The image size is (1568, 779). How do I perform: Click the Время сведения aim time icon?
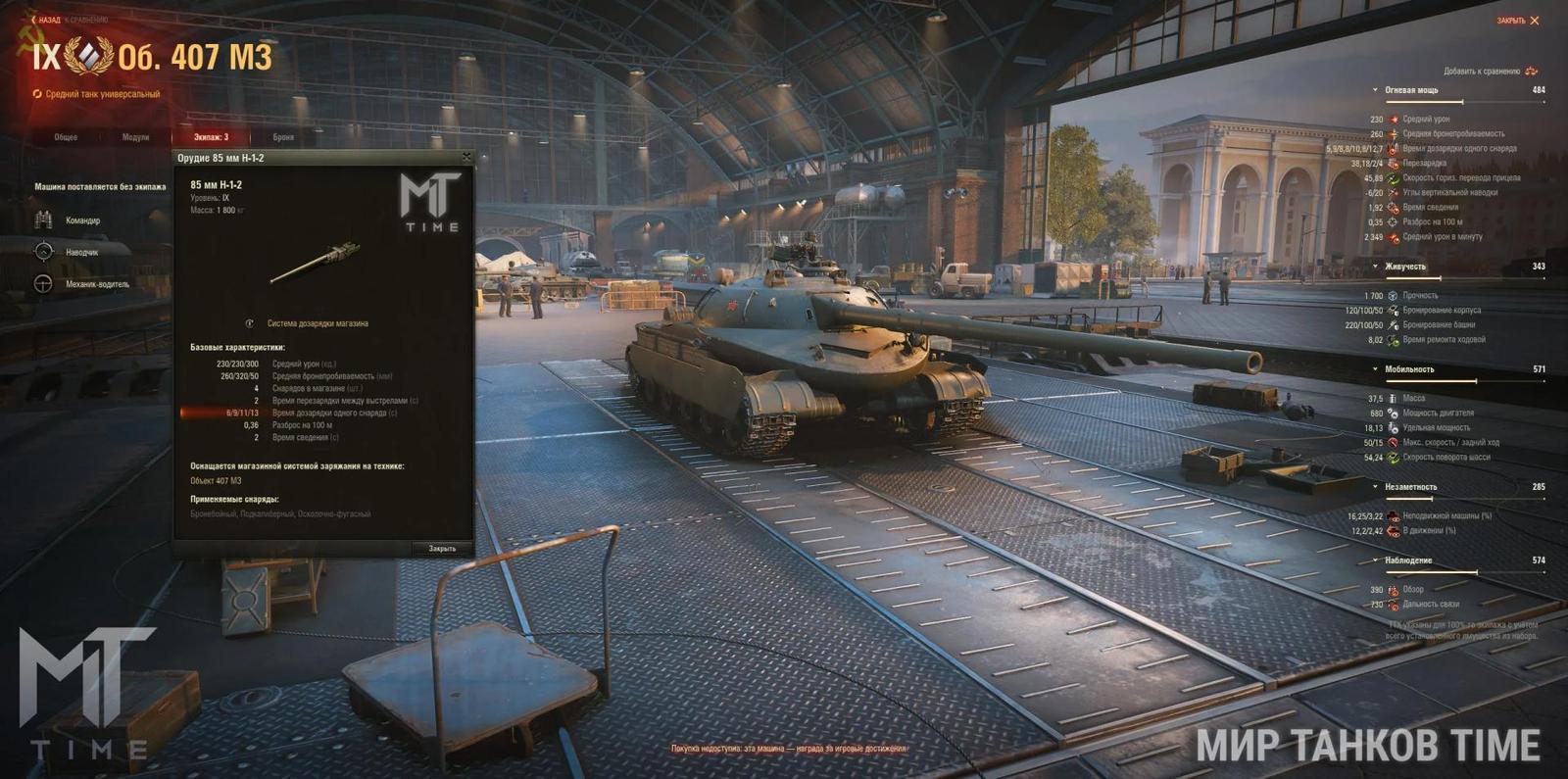[1394, 208]
